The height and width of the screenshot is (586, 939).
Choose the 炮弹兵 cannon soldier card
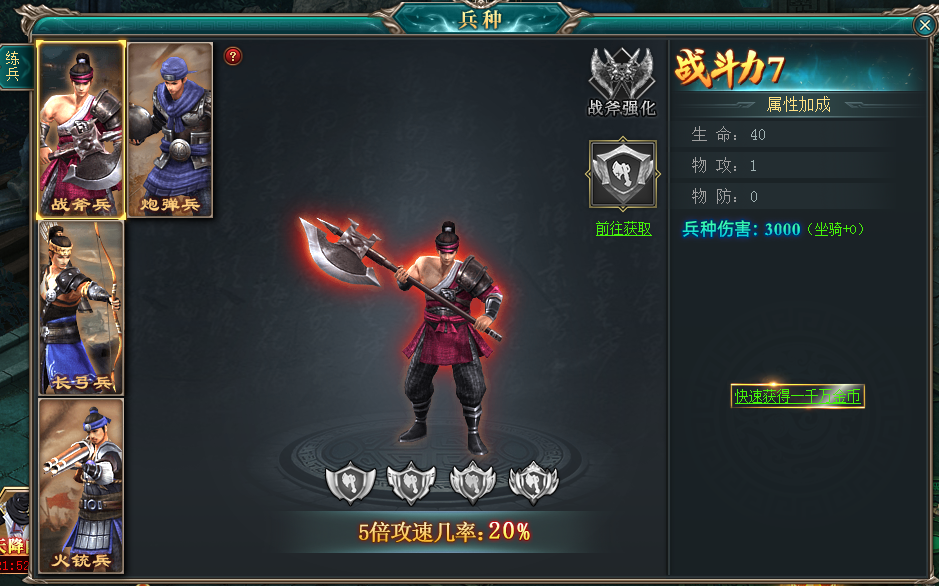[x=170, y=129]
